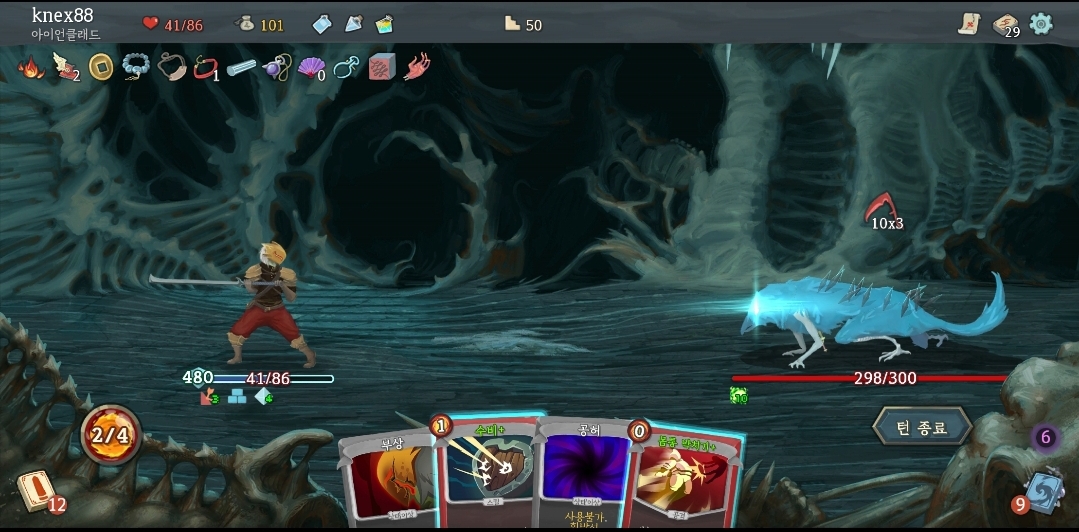View the full deck of 29 cards

coord(1004,25)
